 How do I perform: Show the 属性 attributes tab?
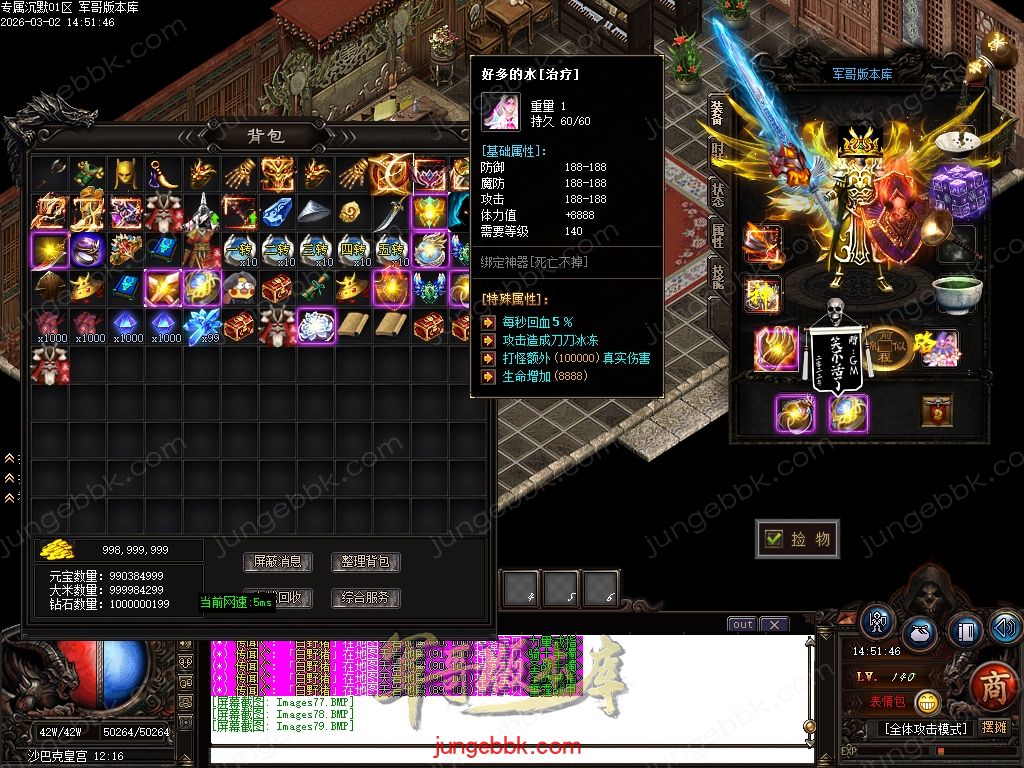[717, 235]
